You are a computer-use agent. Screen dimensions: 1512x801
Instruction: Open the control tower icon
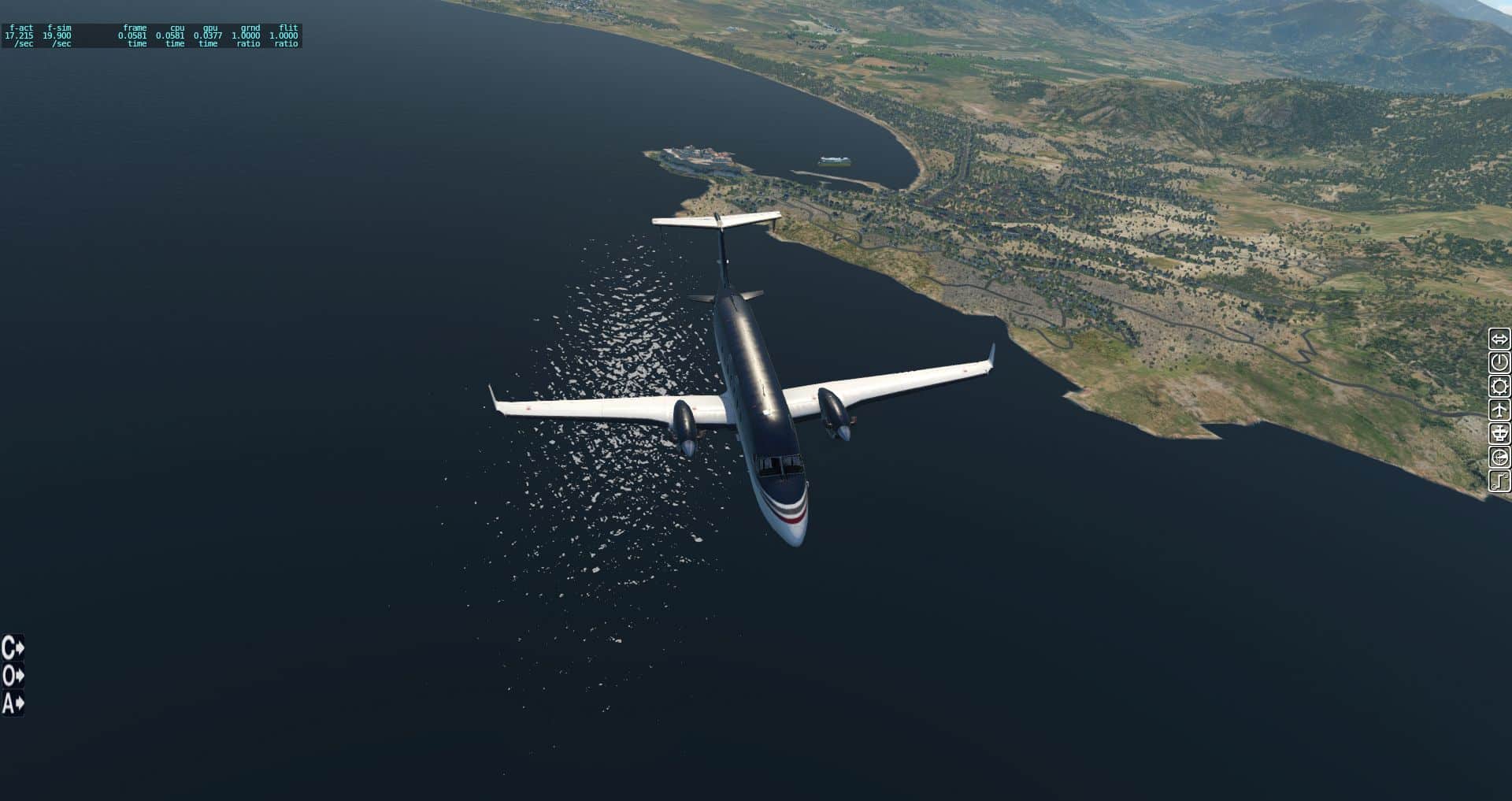[1499, 434]
